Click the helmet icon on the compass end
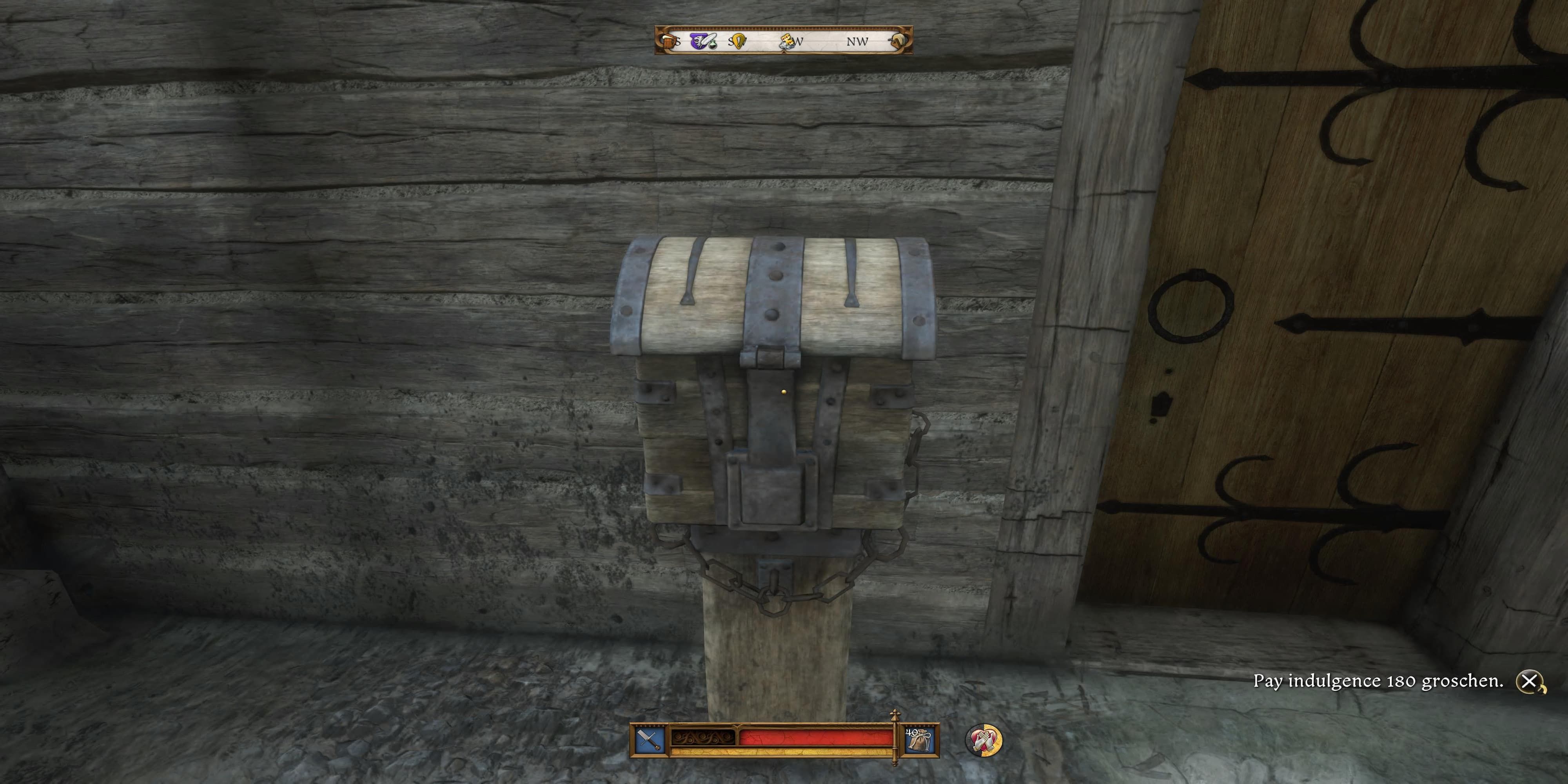 (x=902, y=41)
